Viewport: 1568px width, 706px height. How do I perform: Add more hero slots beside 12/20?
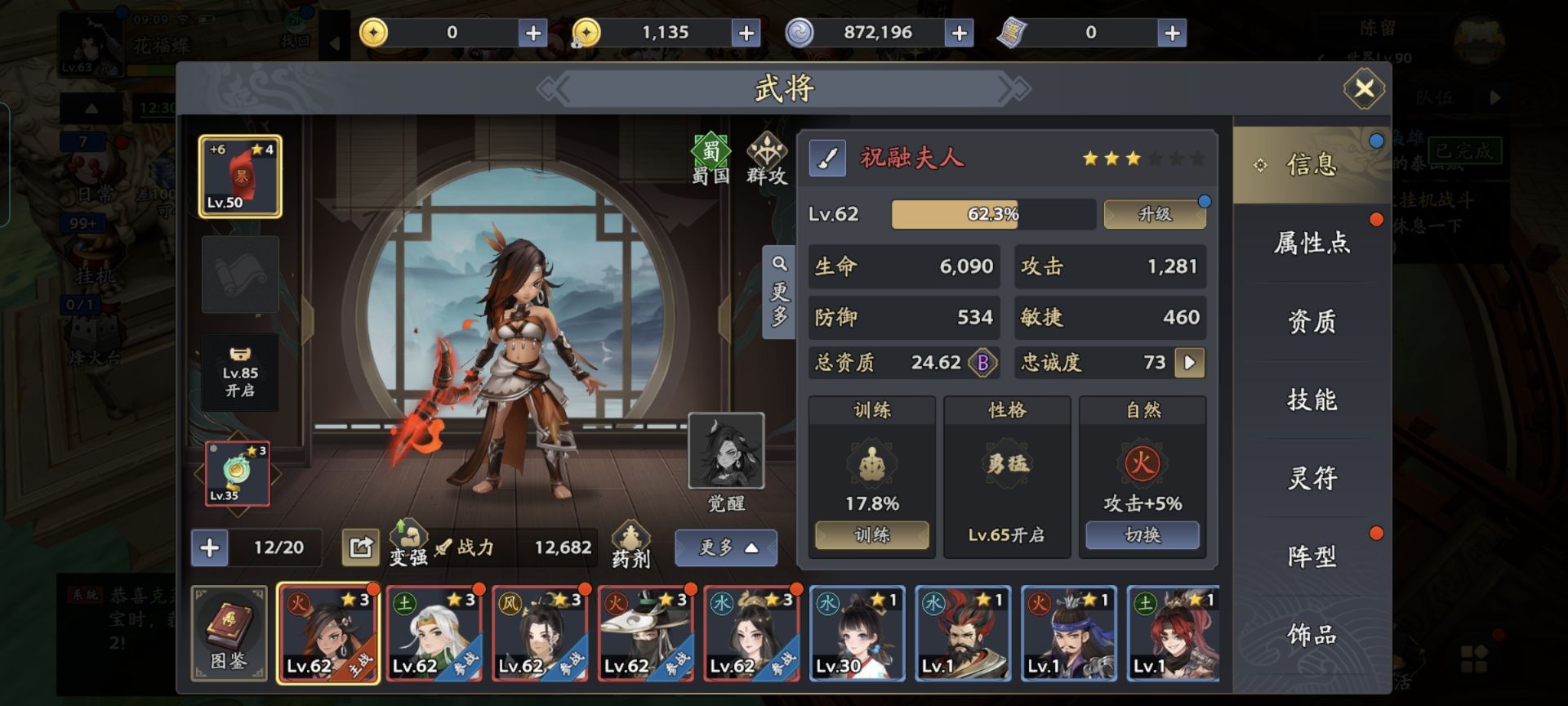pos(210,547)
